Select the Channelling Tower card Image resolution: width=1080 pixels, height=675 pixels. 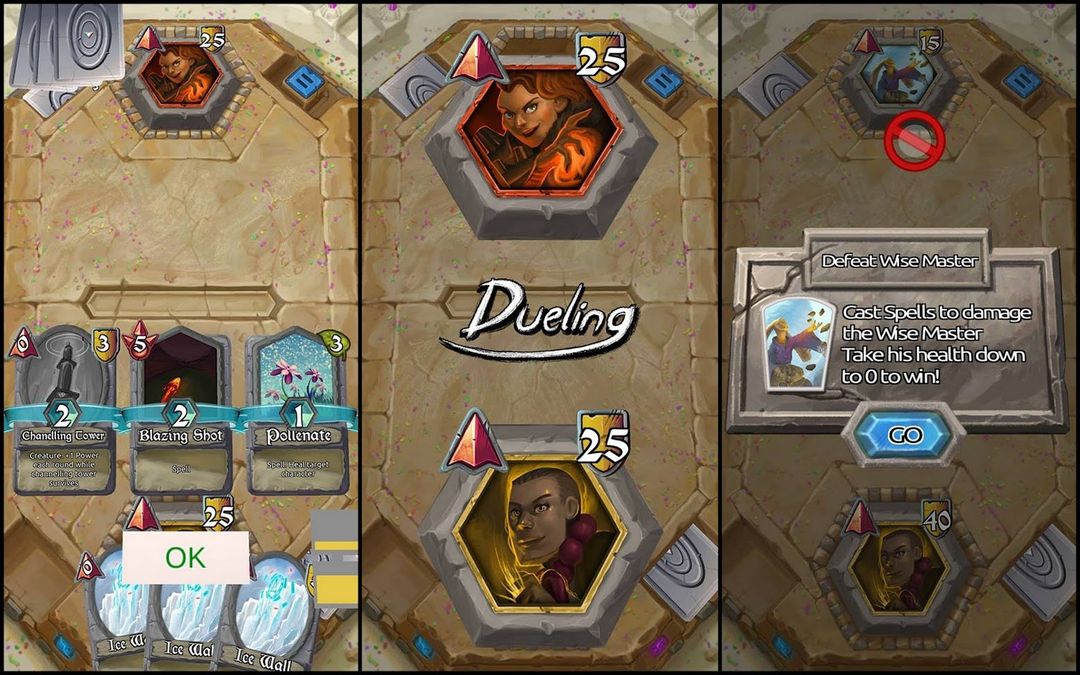tap(64, 410)
